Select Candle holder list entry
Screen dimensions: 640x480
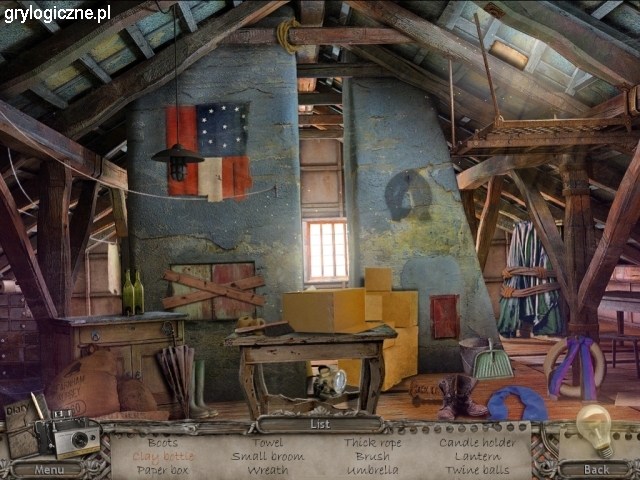pyautogui.click(x=477, y=442)
